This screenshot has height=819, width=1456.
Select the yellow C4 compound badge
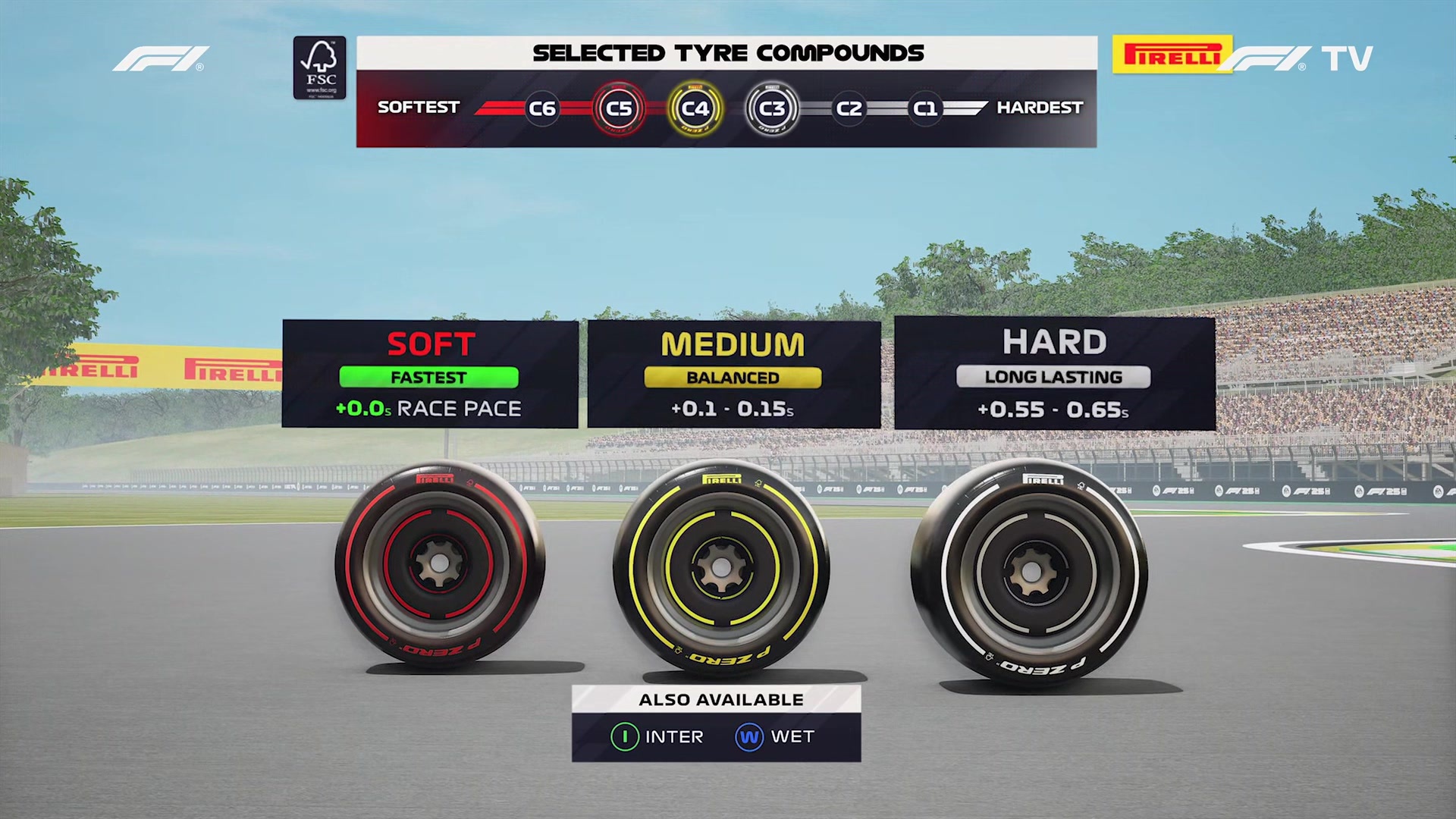[696, 108]
